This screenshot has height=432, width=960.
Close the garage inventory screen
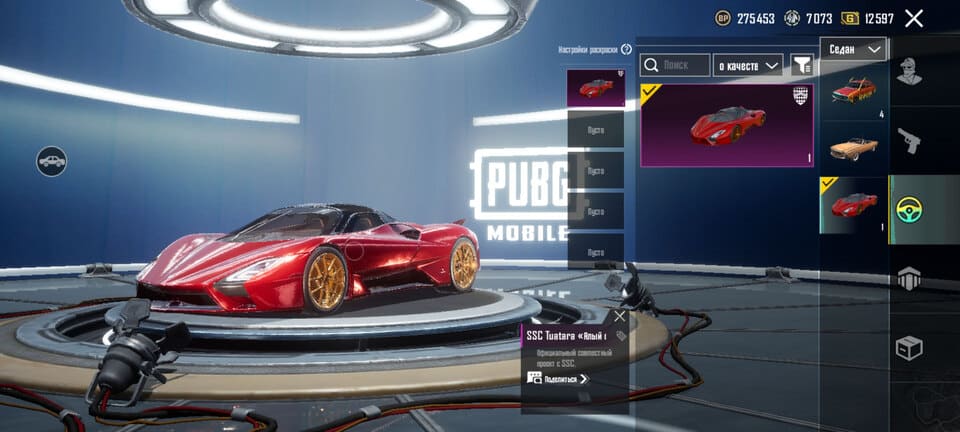[913, 18]
